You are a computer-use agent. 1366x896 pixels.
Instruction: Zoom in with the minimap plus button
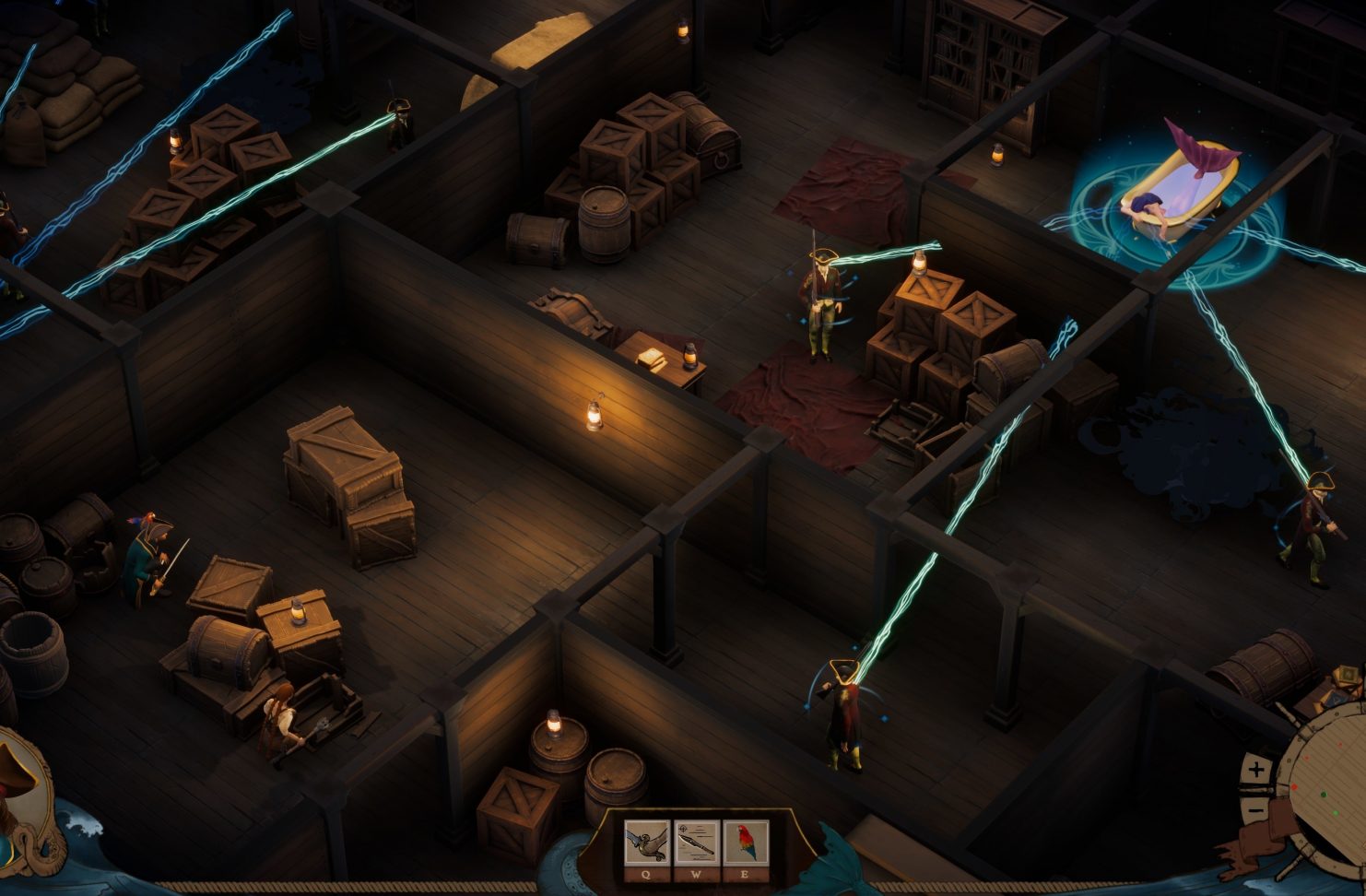click(1256, 769)
